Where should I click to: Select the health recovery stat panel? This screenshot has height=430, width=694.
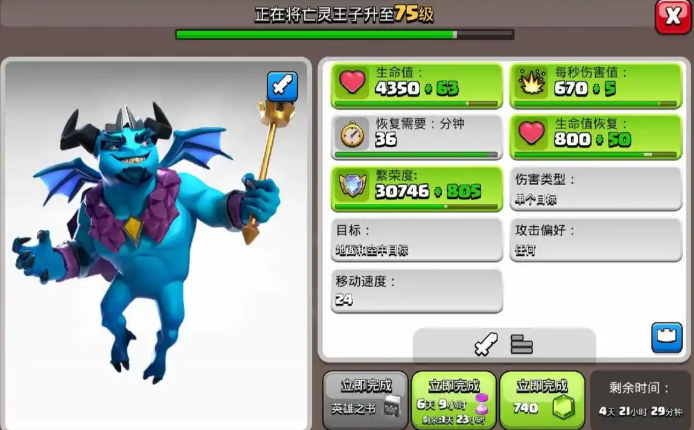(596, 137)
